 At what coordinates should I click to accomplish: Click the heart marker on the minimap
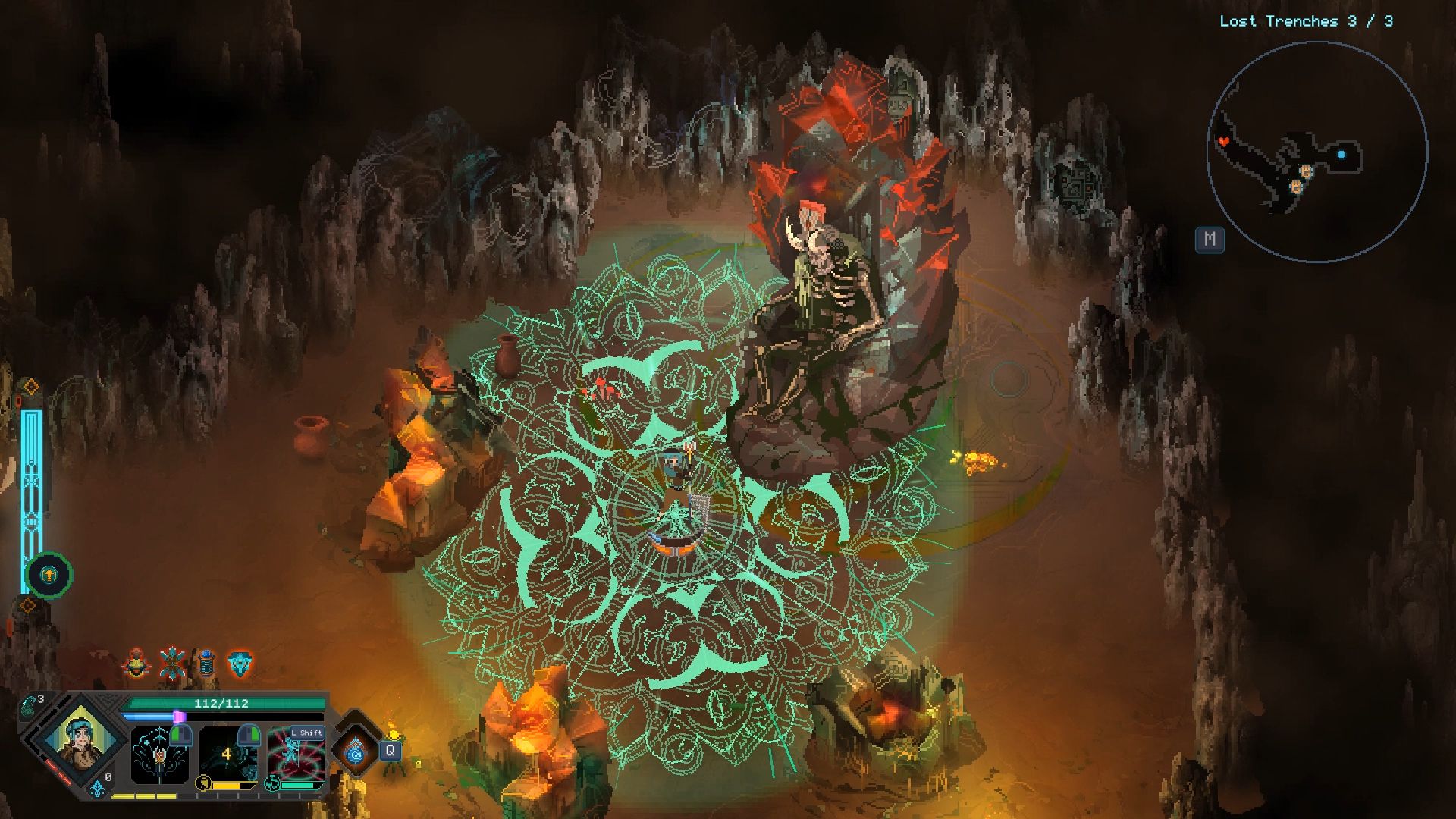tap(1222, 141)
